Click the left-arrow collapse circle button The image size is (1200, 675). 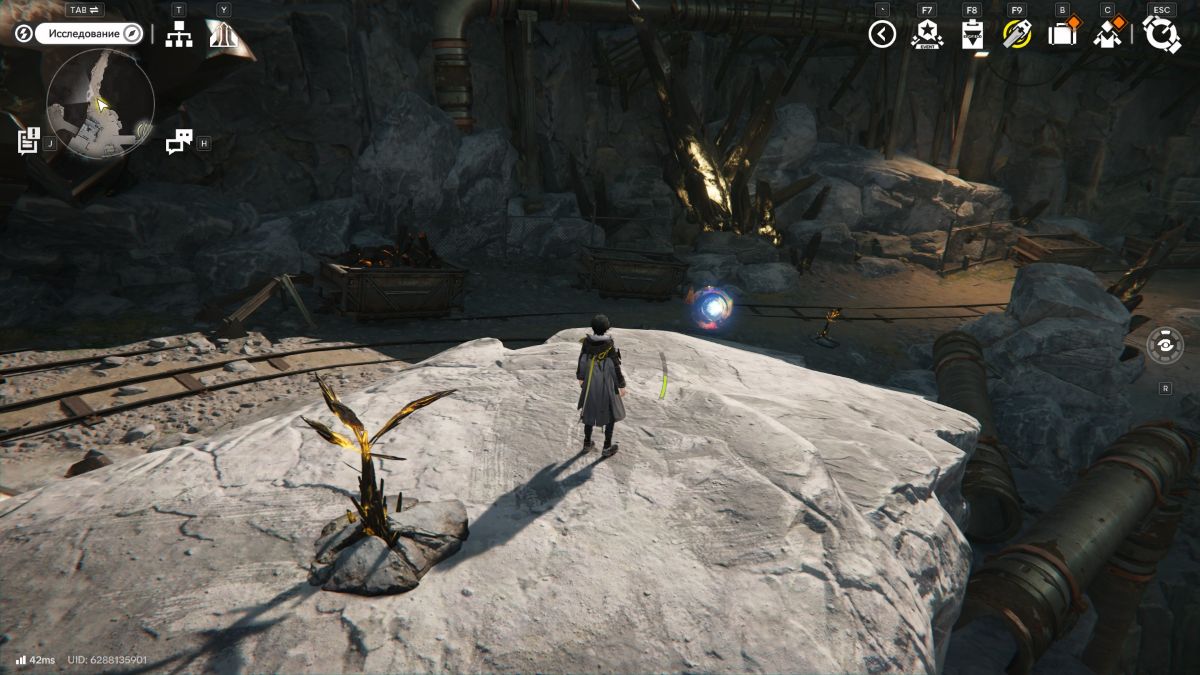881,34
